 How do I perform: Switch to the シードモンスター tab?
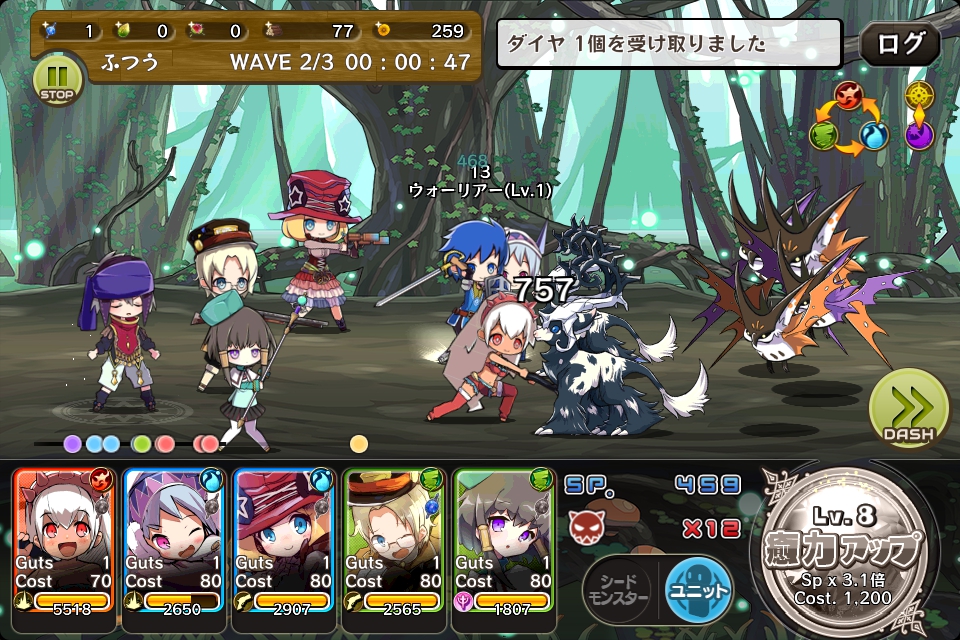[619, 590]
